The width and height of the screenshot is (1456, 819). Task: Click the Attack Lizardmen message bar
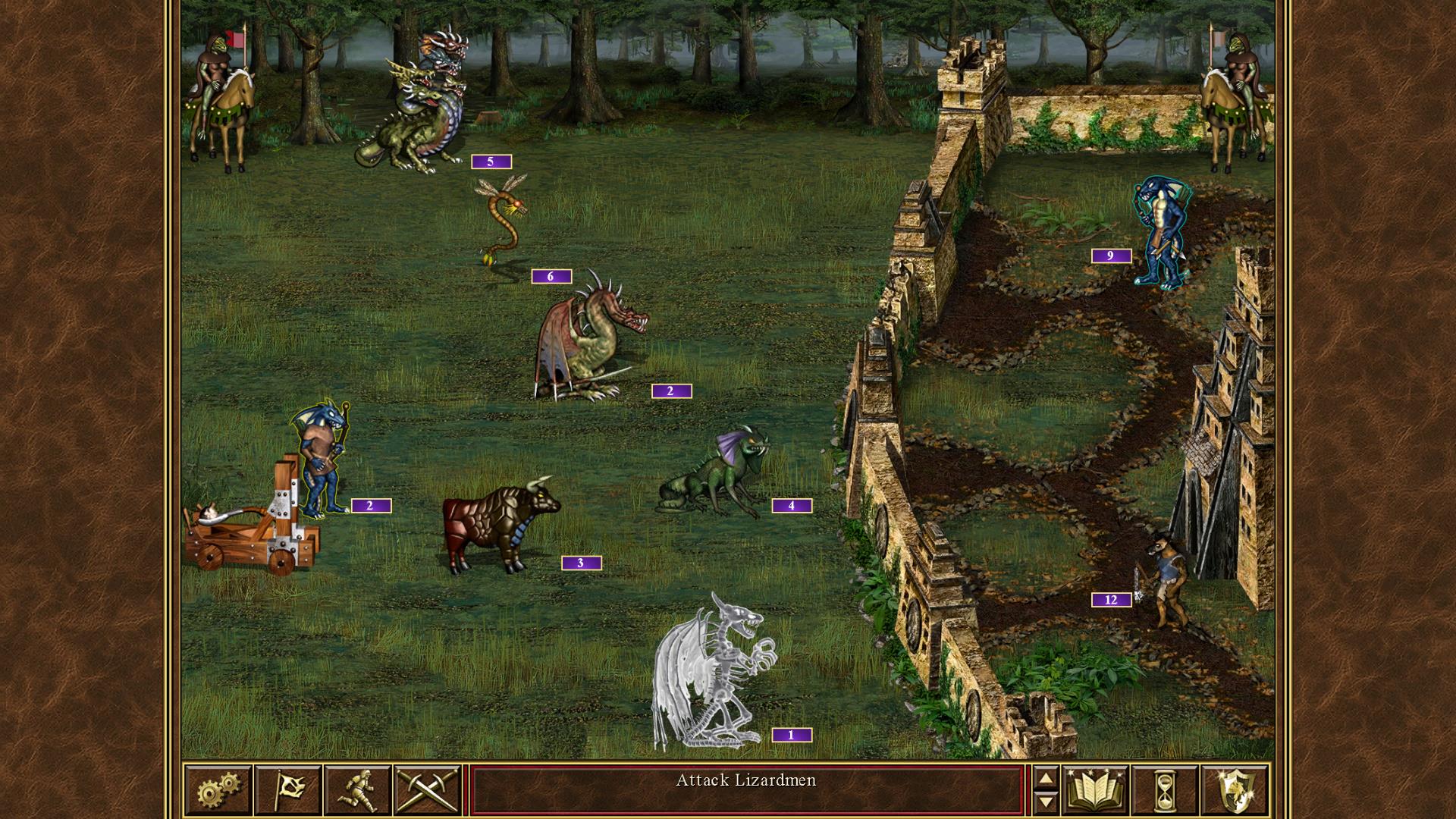click(747, 782)
